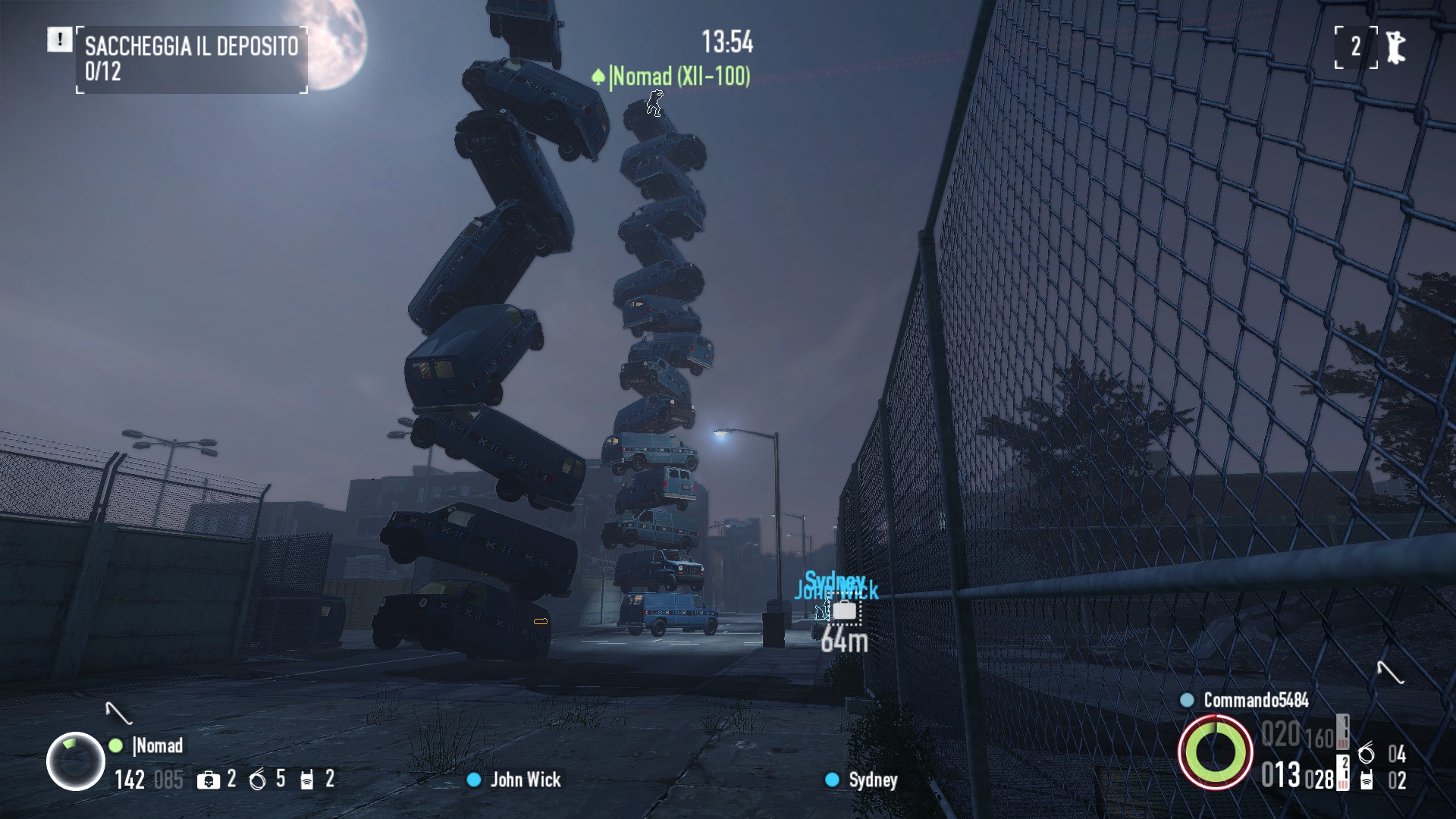Click the objective exclamation mark icon
Viewport: 1456px width, 819px height.
pos(59,39)
